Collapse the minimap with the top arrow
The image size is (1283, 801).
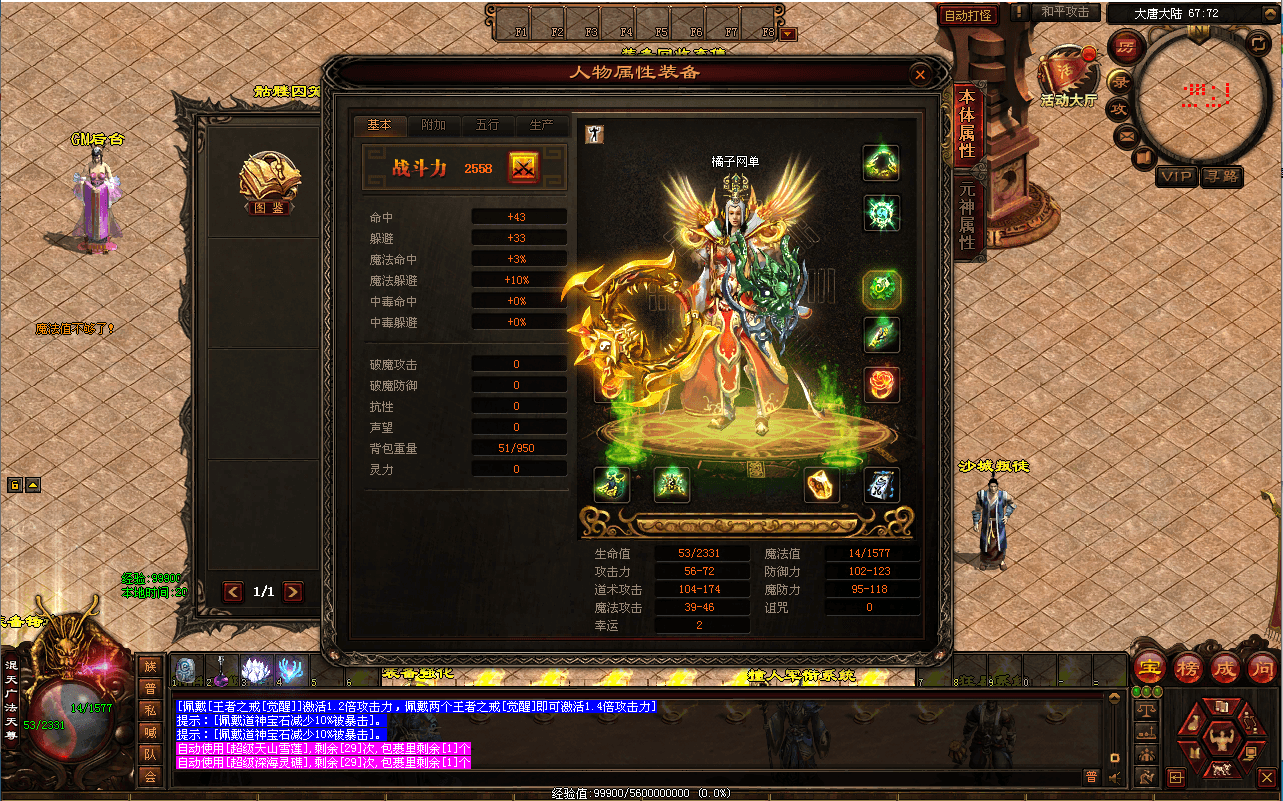click(x=1271, y=12)
